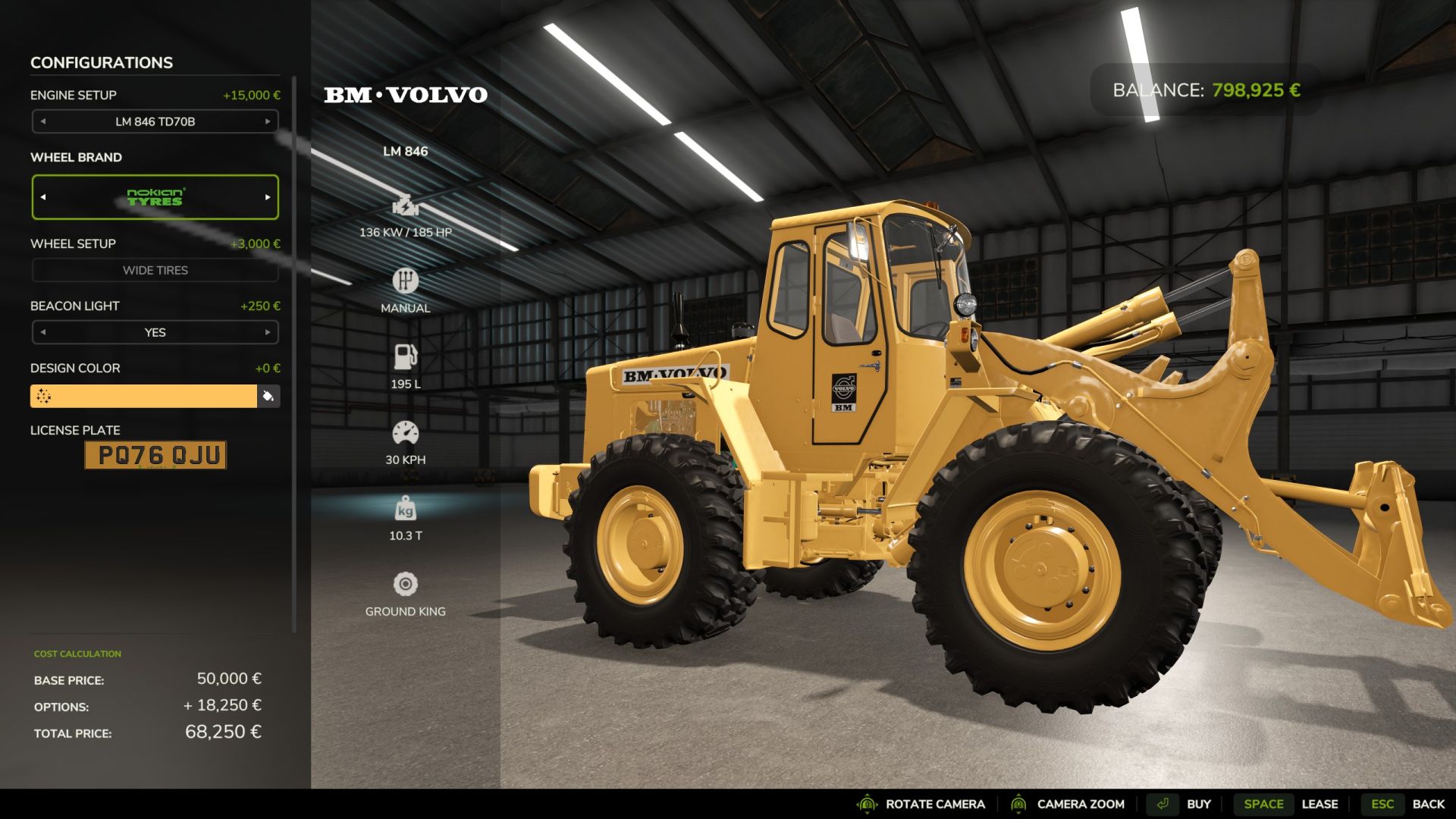Click the weight icon showing 10.3 T
Image resolution: width=1456 pixels, height=819 pixels.
click(406, 509)
